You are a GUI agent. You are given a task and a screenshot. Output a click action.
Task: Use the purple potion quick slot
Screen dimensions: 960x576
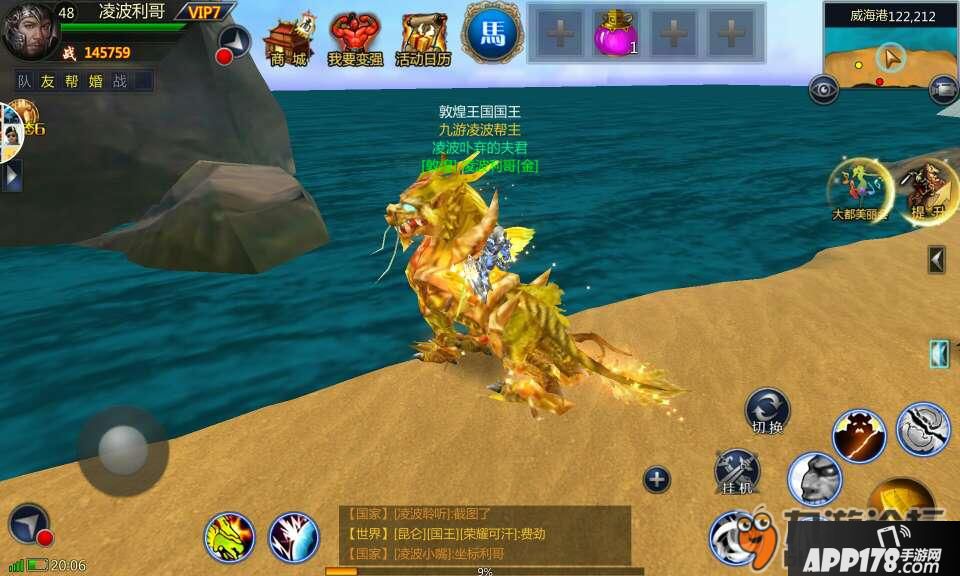pyautogui.click(x=616, y=35)
